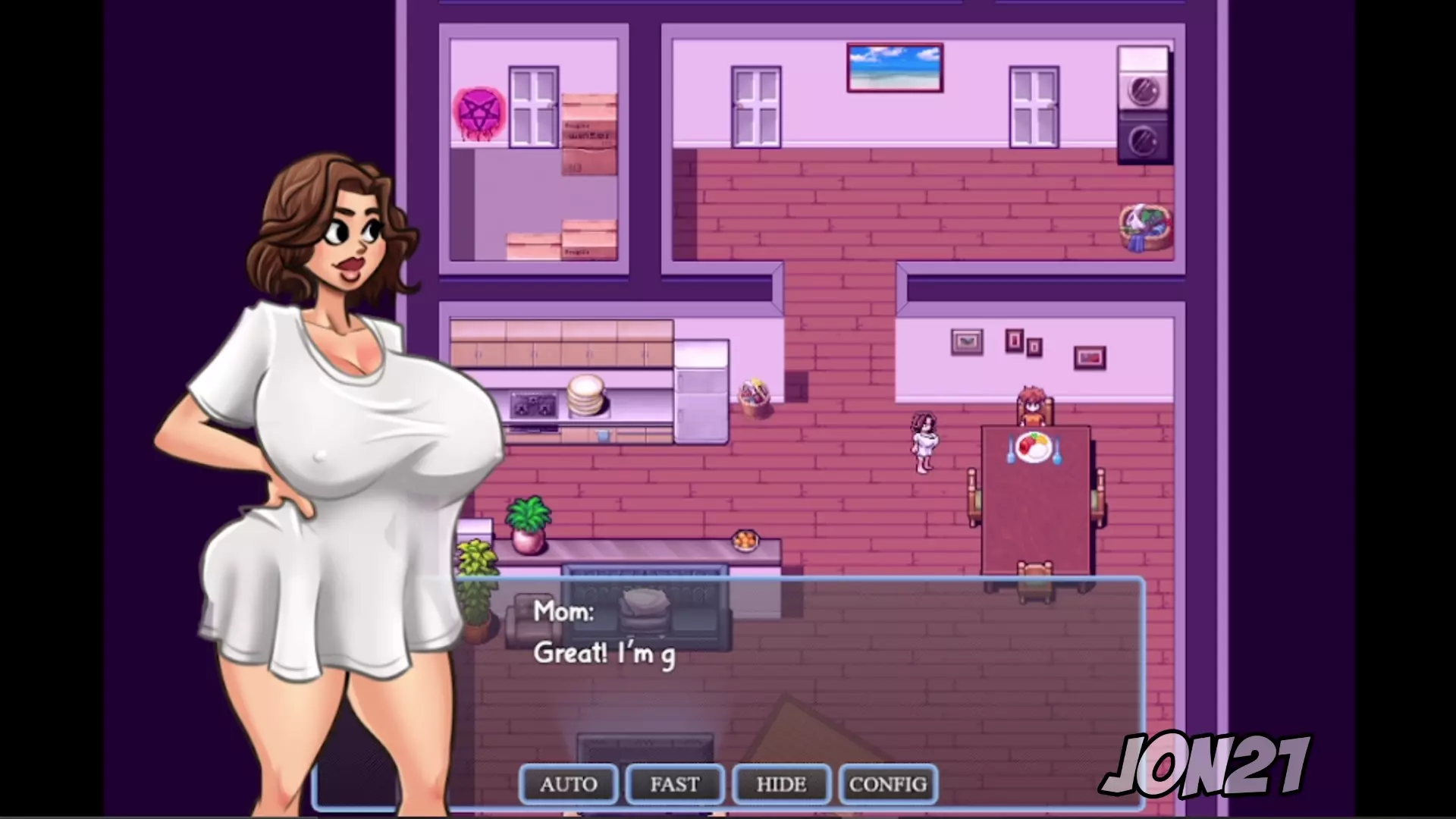Toggle FAST text mode

675,784
